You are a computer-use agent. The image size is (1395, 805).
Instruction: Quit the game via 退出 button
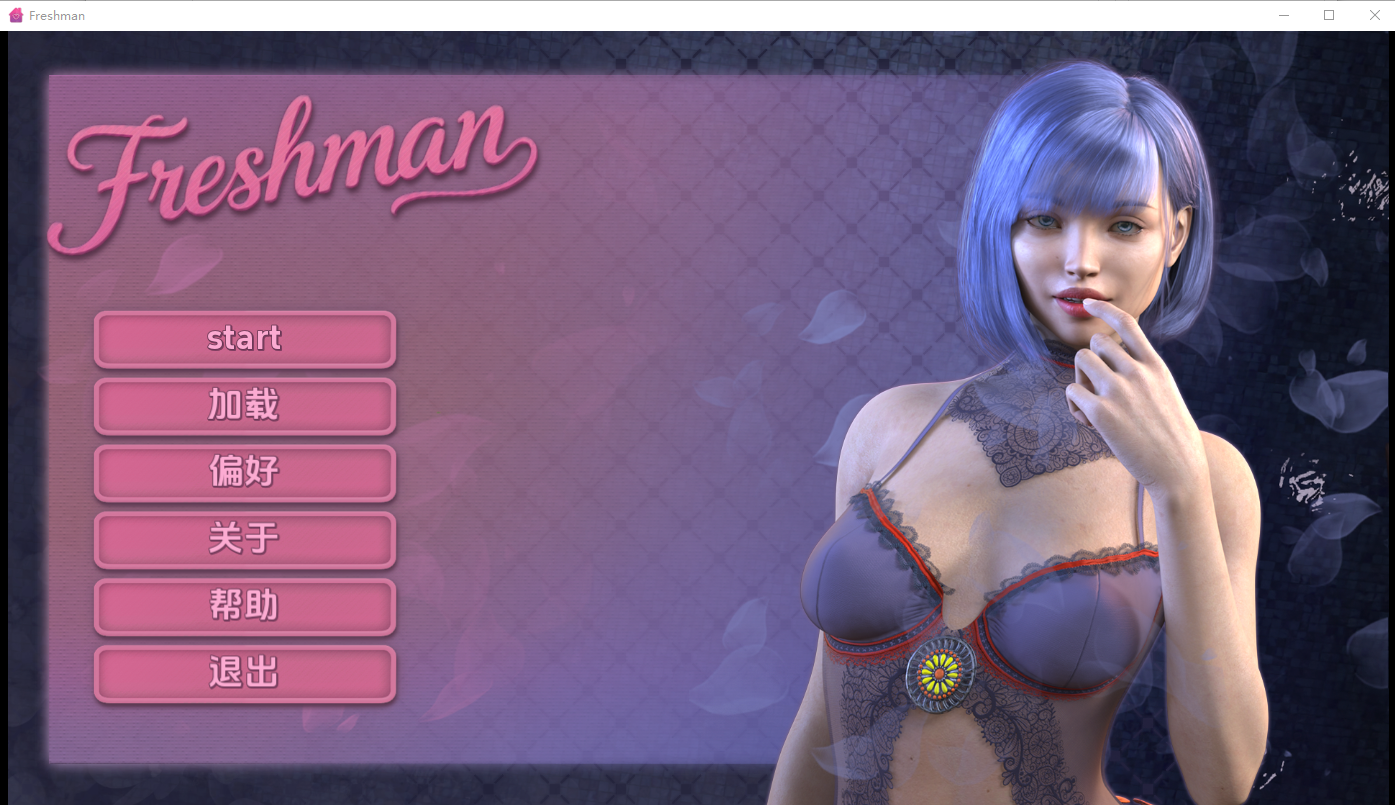click(244, 672)
